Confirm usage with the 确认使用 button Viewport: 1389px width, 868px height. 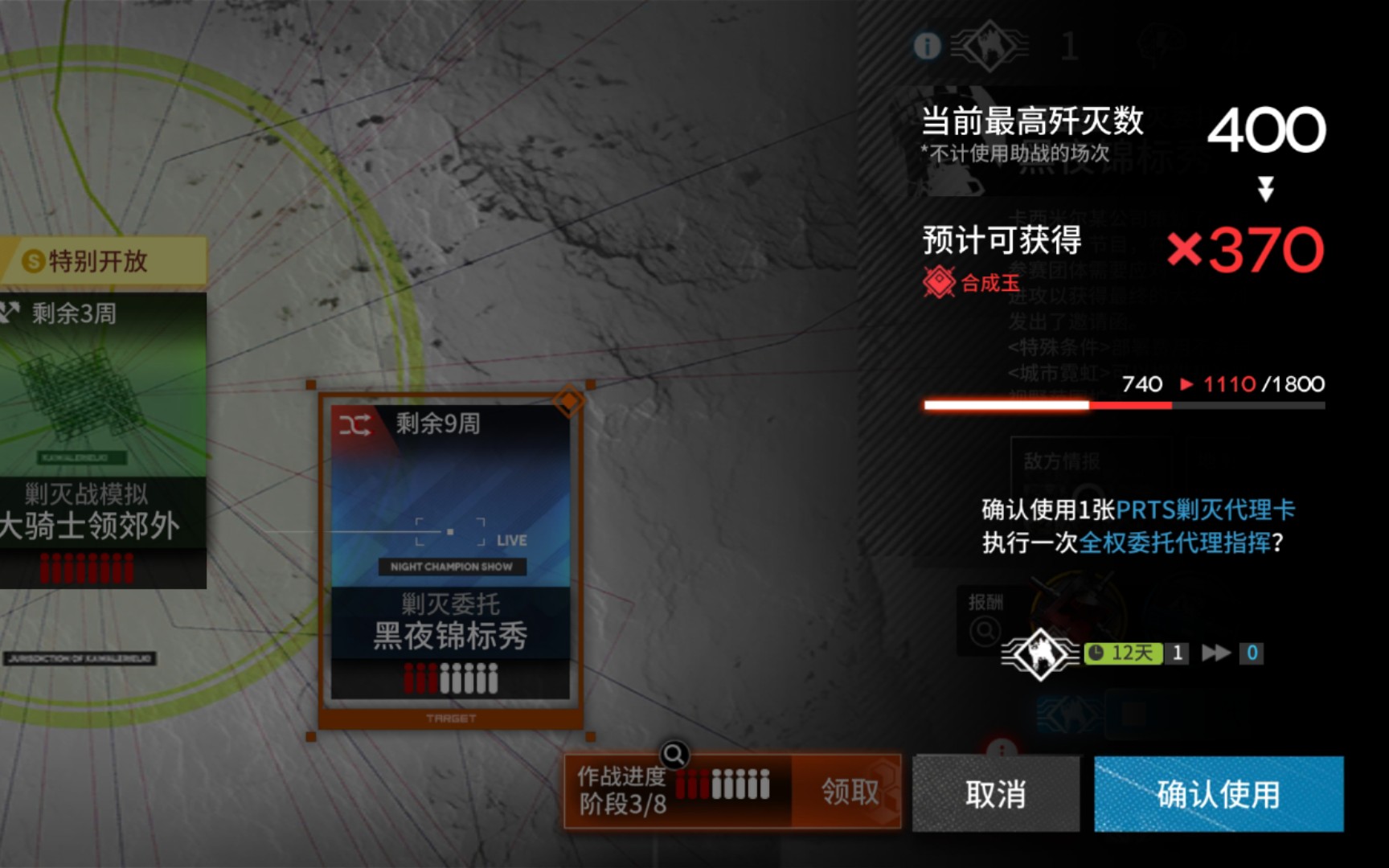click(x=1219, y=794)
